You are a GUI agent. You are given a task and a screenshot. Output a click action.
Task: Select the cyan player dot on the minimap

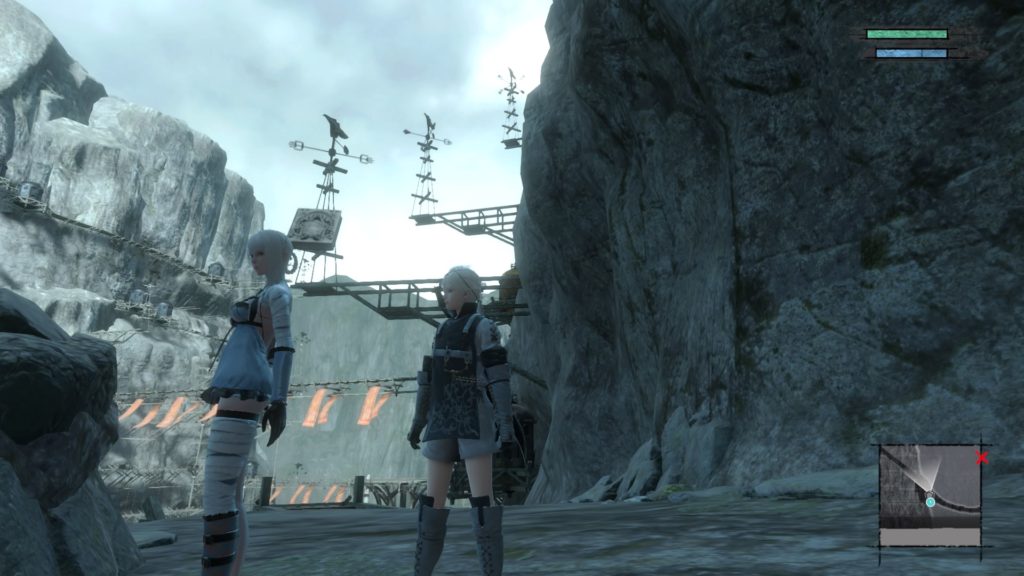pos(930,501)
